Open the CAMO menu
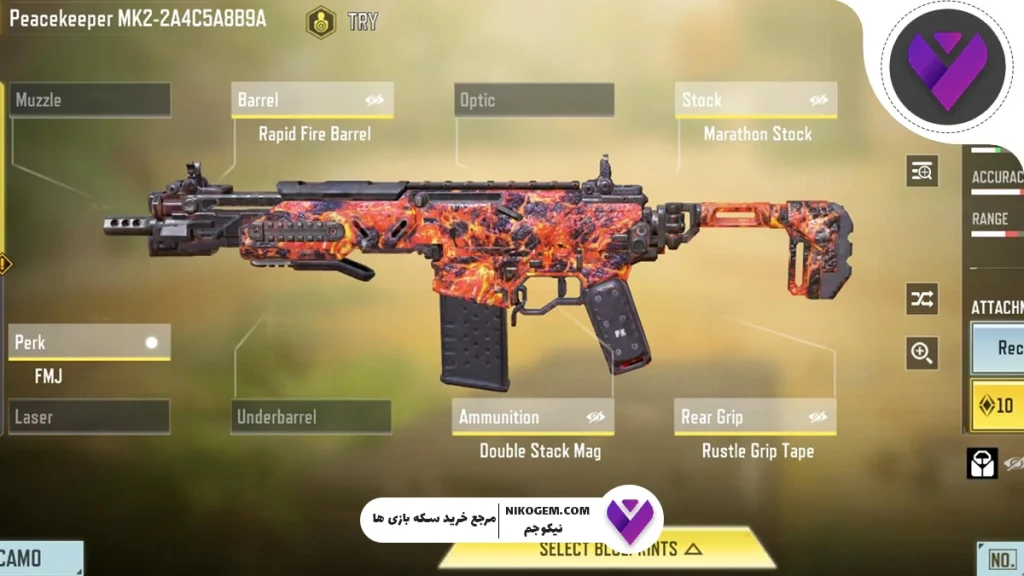The image size is (1024, 576). tap(40, 559)
